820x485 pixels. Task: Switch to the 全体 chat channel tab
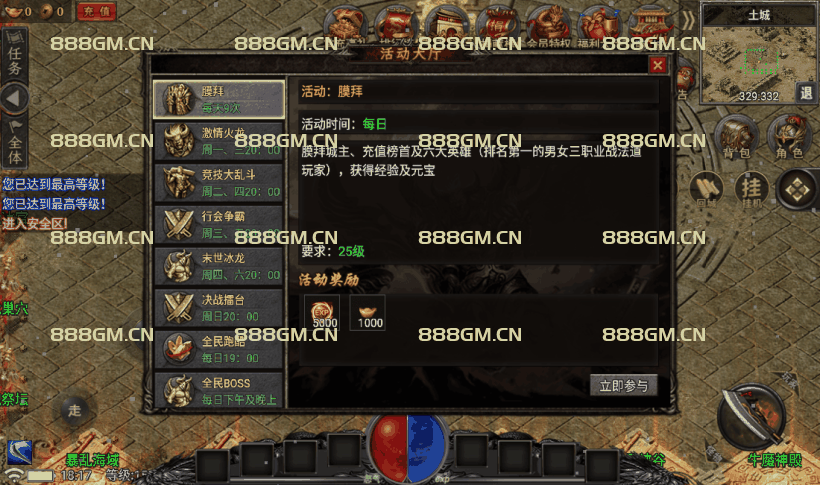tap(14, 143)
